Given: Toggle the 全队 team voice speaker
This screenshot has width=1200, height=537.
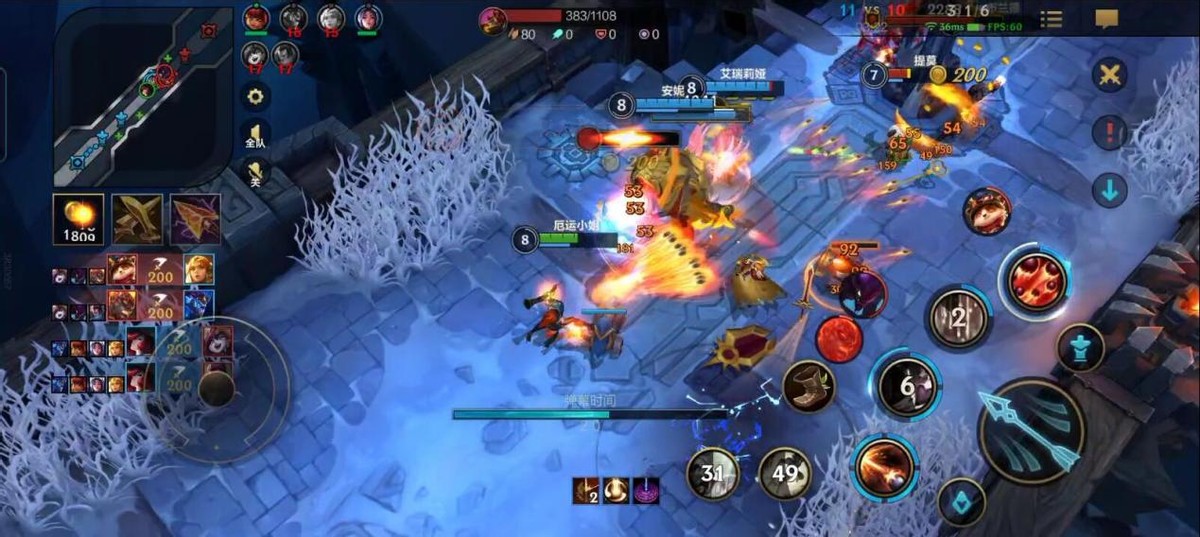Looking at the screenshot, I should [257, 136].
